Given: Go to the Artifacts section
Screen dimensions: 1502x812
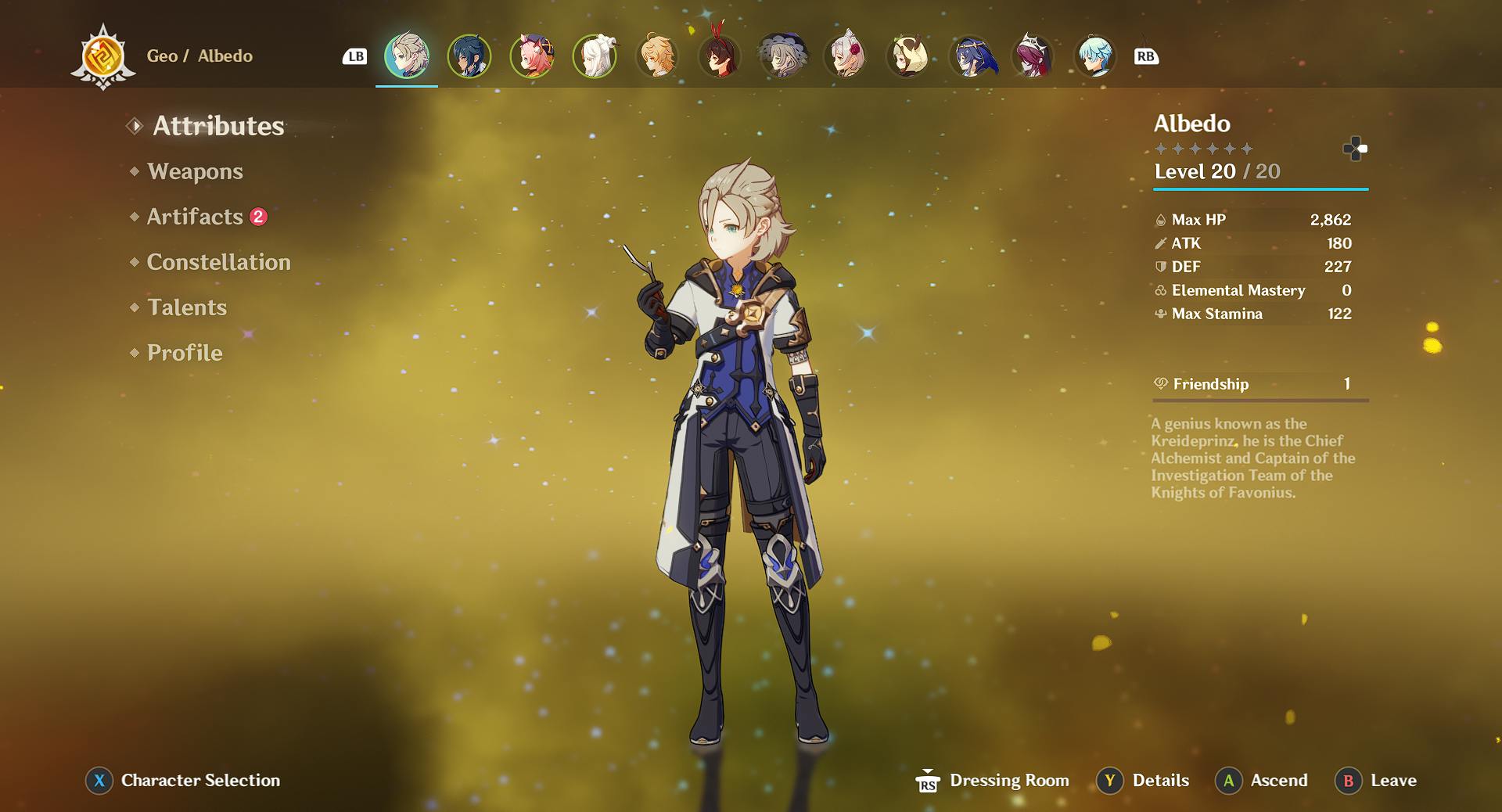Looking at the screenshot, I should [195, 217].
